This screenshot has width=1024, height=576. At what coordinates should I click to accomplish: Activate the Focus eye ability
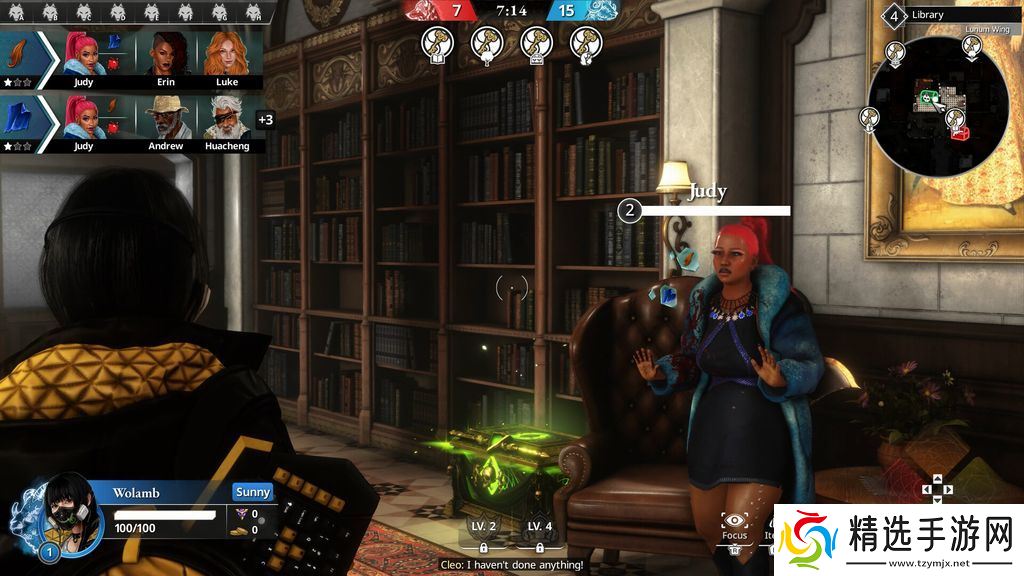[x=735, y=523]
